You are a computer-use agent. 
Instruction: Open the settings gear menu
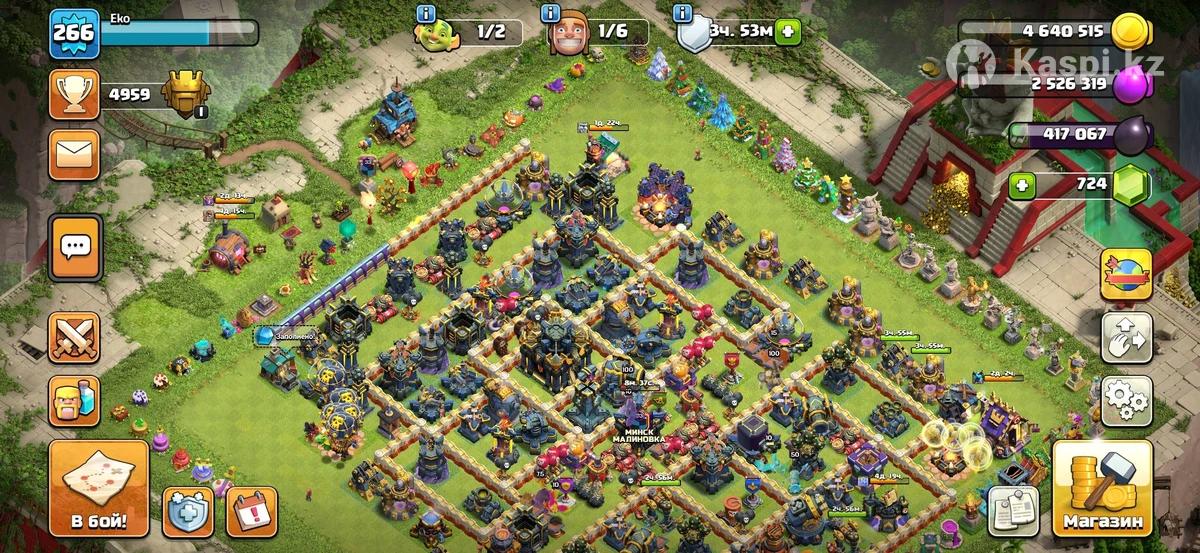tap(1126, 401)
